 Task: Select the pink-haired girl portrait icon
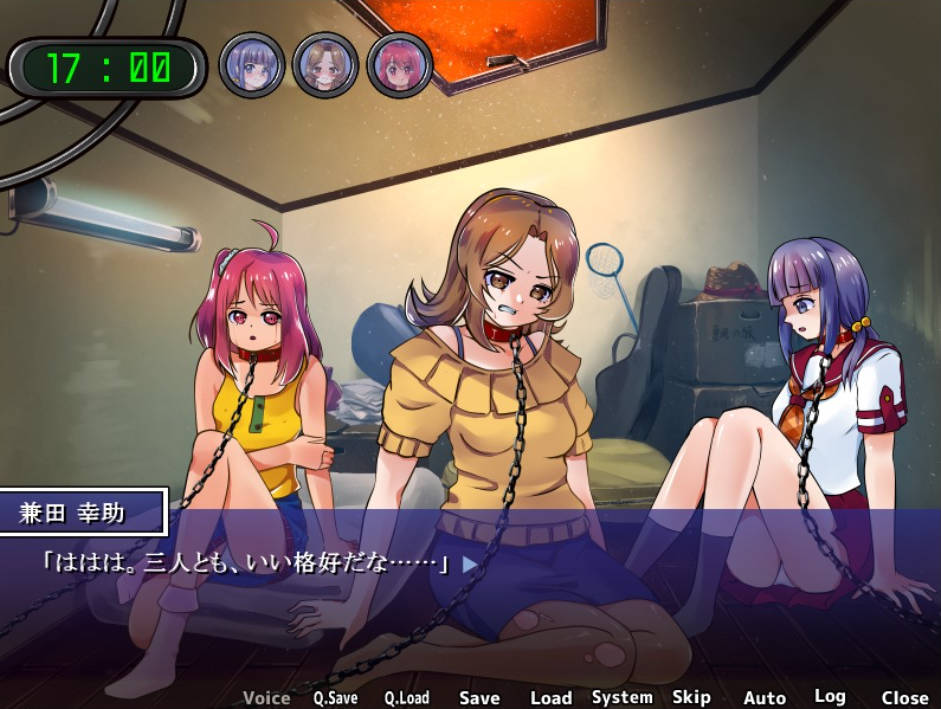coord(399,65)
